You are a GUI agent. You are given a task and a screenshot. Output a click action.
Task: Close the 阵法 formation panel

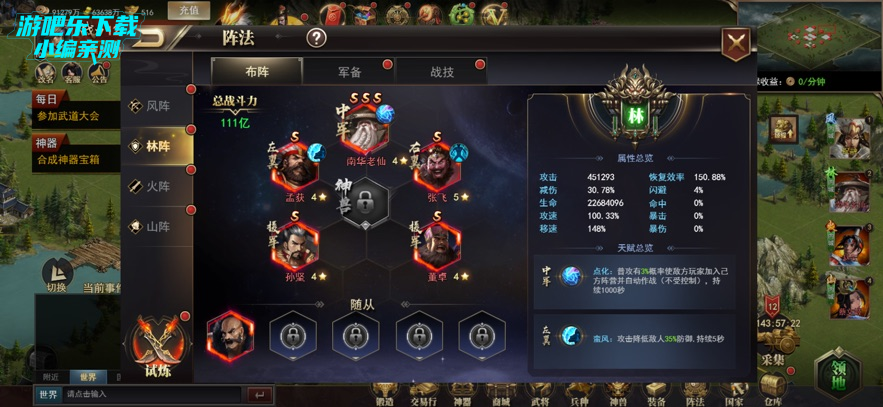[x=736, y=43]
